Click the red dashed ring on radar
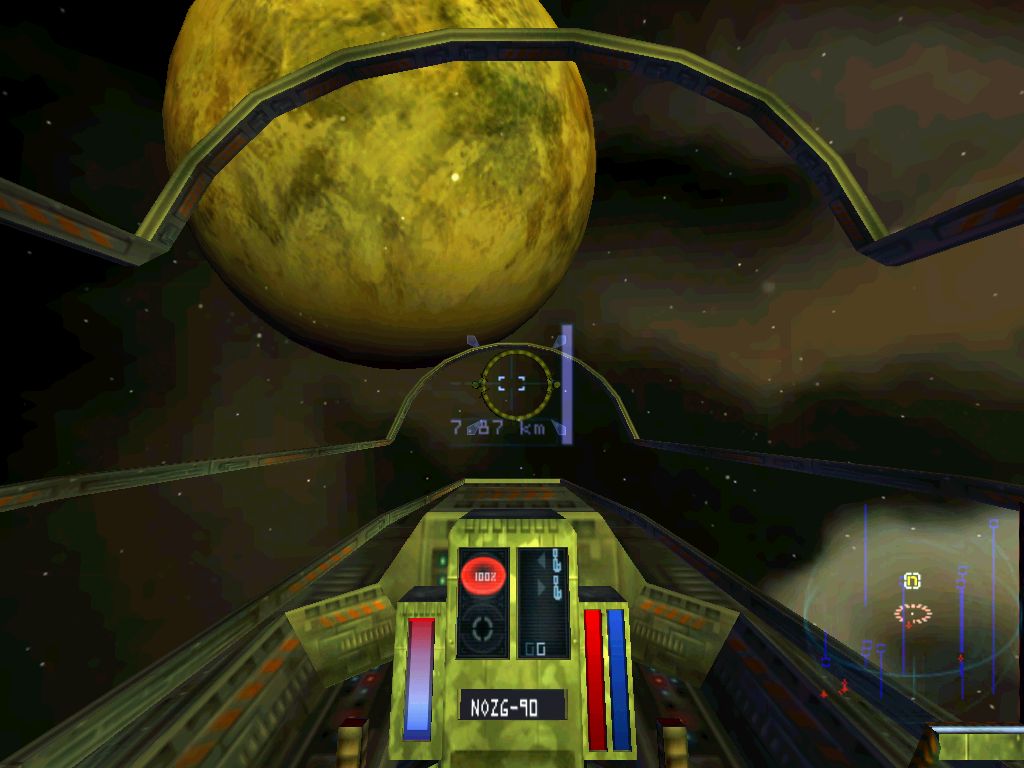 912,613
